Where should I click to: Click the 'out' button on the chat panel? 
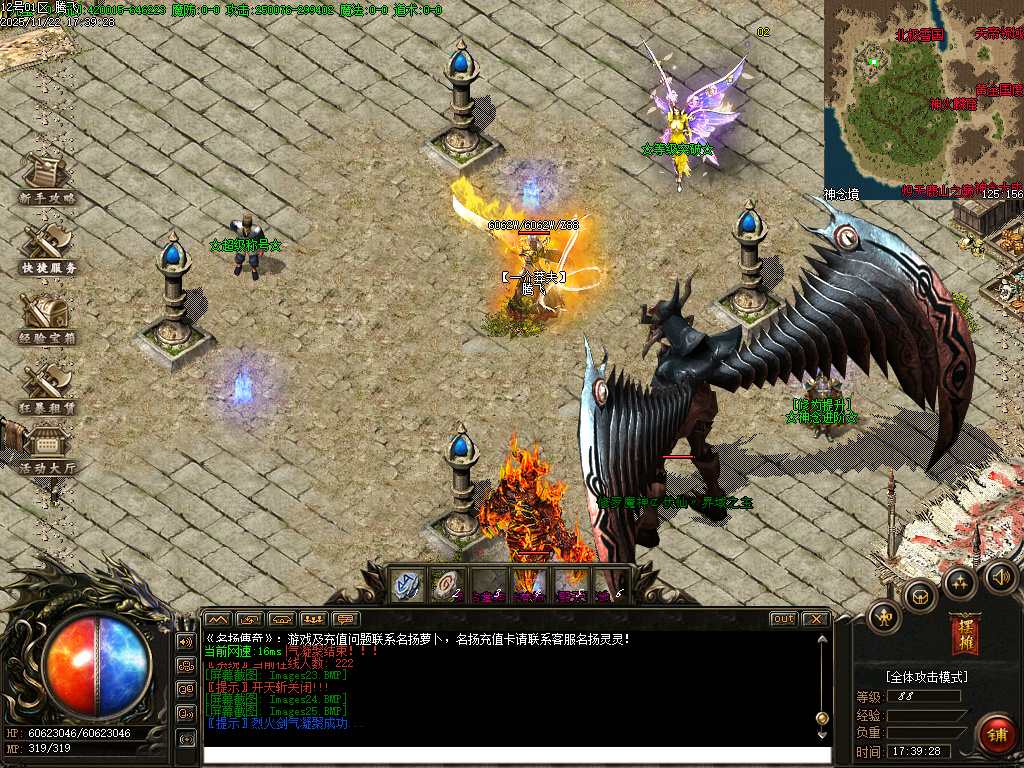(784, 619)
